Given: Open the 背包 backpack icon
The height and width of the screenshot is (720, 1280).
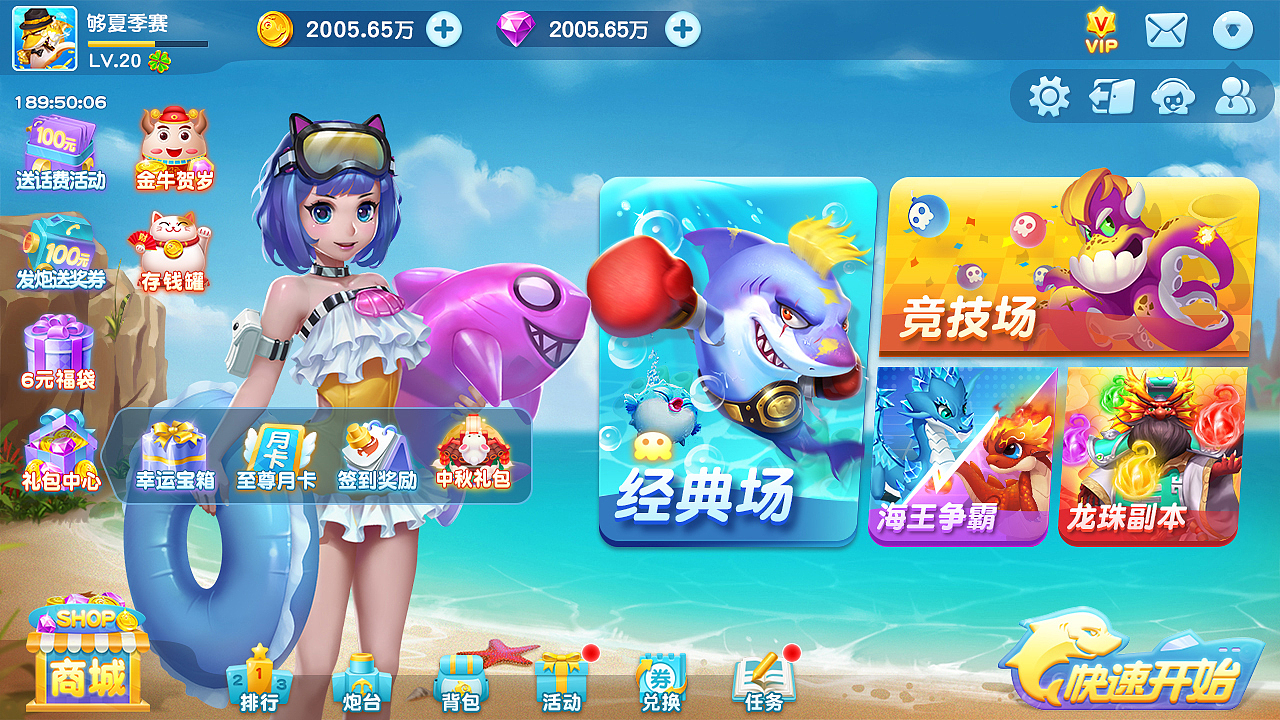Looking at the screenshot, I should pyautogui.click(x=464, y=680).
